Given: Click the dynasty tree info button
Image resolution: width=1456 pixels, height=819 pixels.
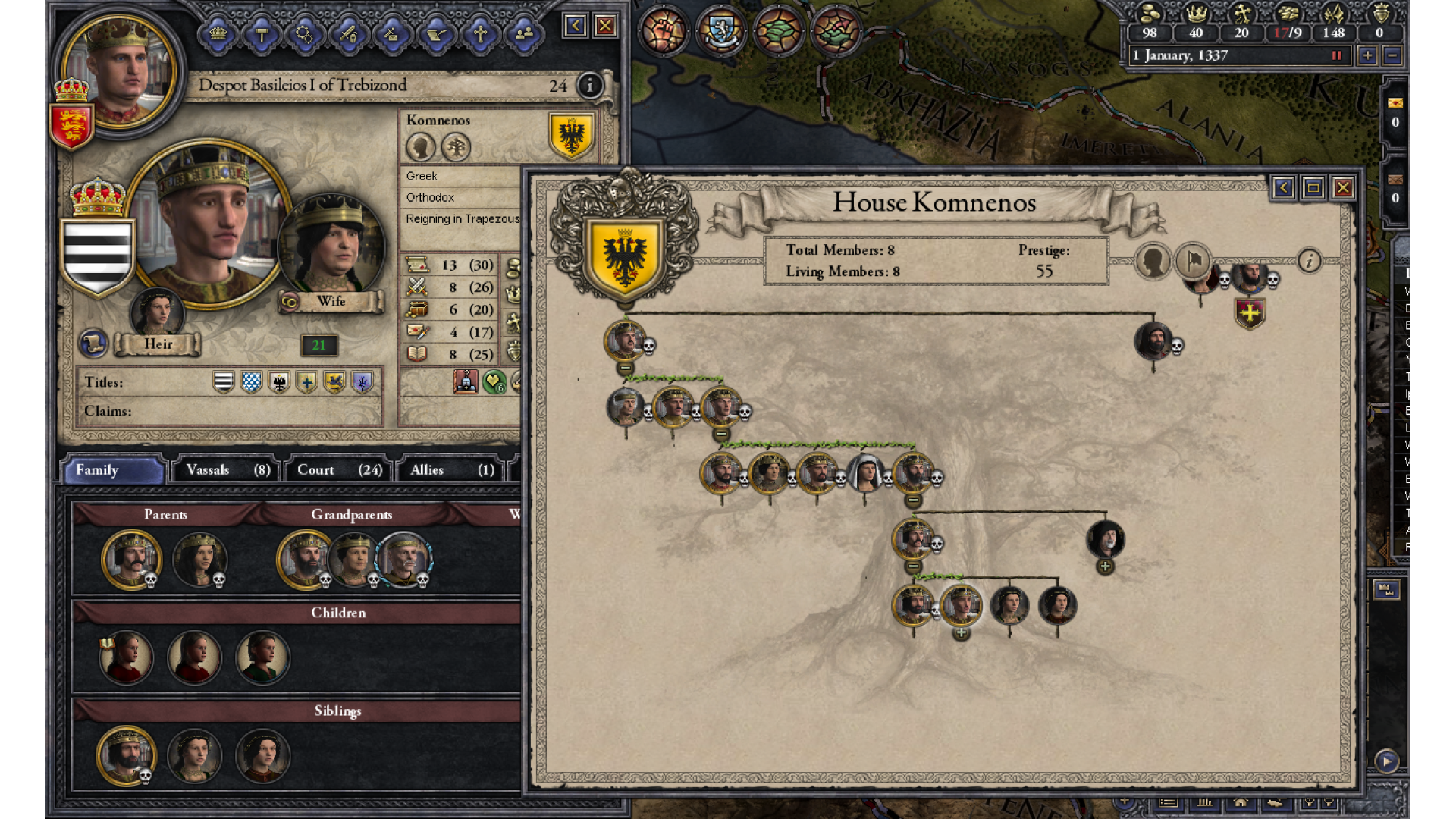Looking at the screenshot, I should click(x=1309, y=261).
